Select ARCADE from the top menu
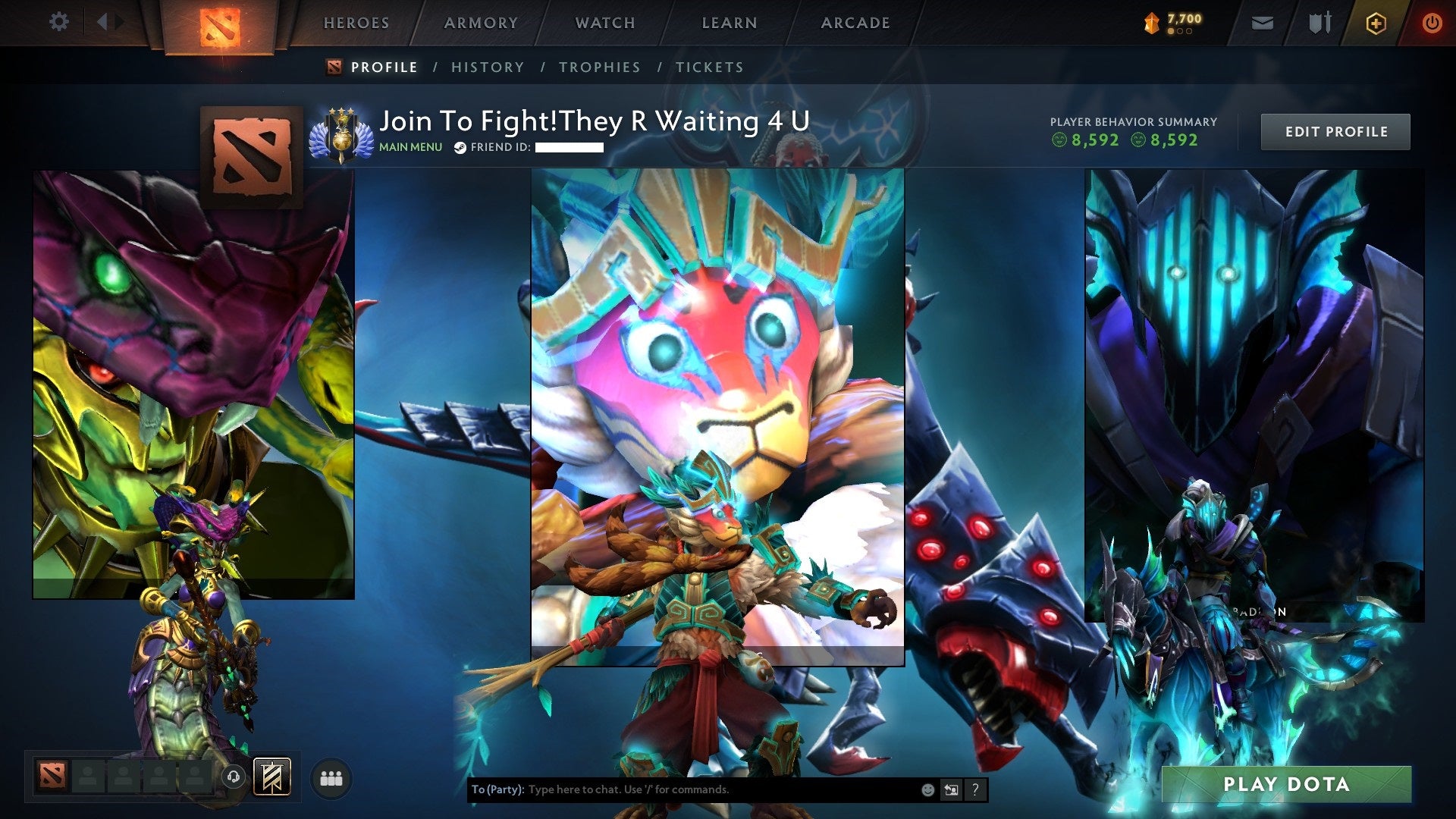This screenshot has width=1456, height=819. coord(855,22)
